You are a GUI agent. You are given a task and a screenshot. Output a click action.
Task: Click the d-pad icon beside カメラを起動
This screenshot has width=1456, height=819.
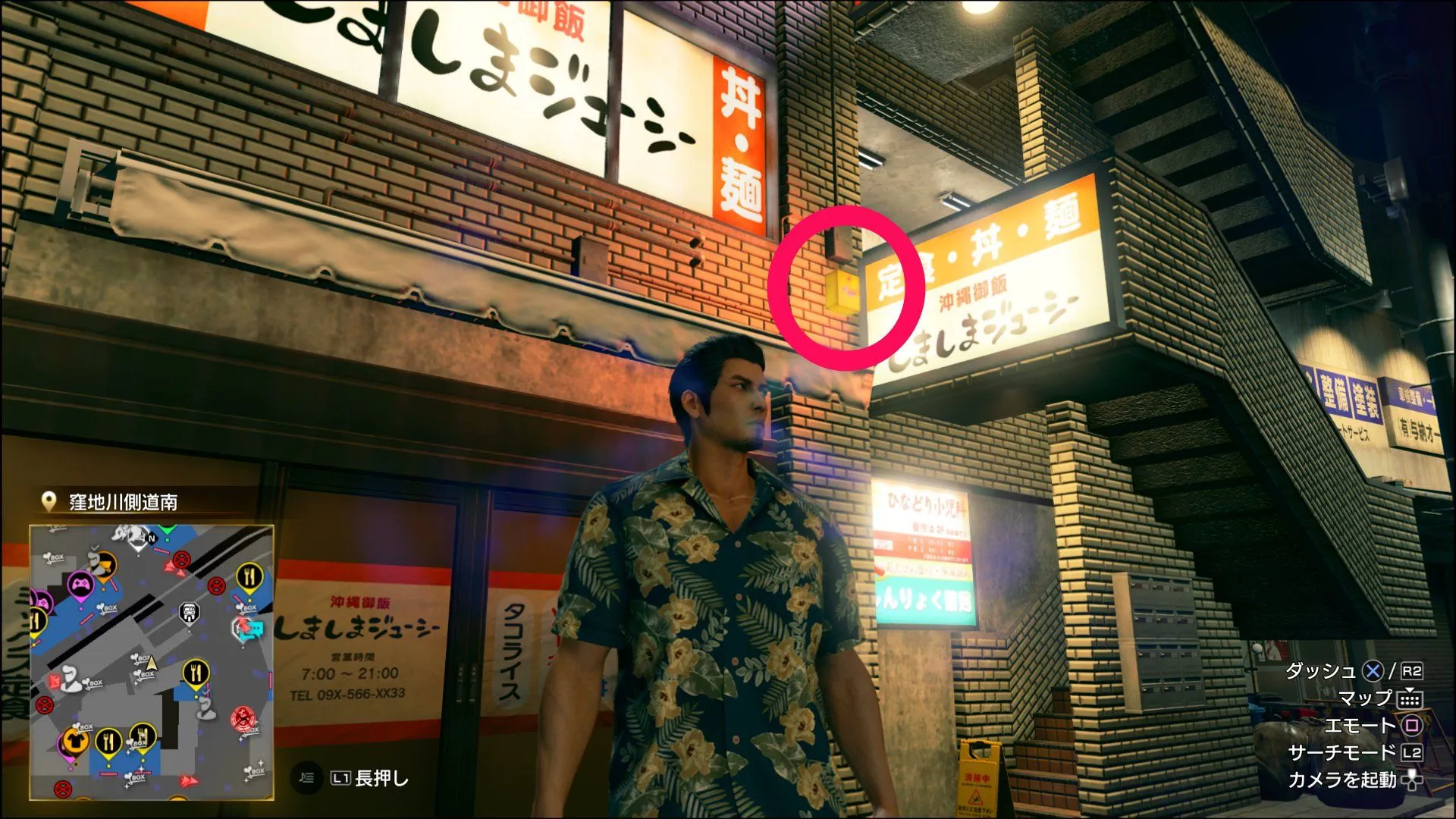1413,781
